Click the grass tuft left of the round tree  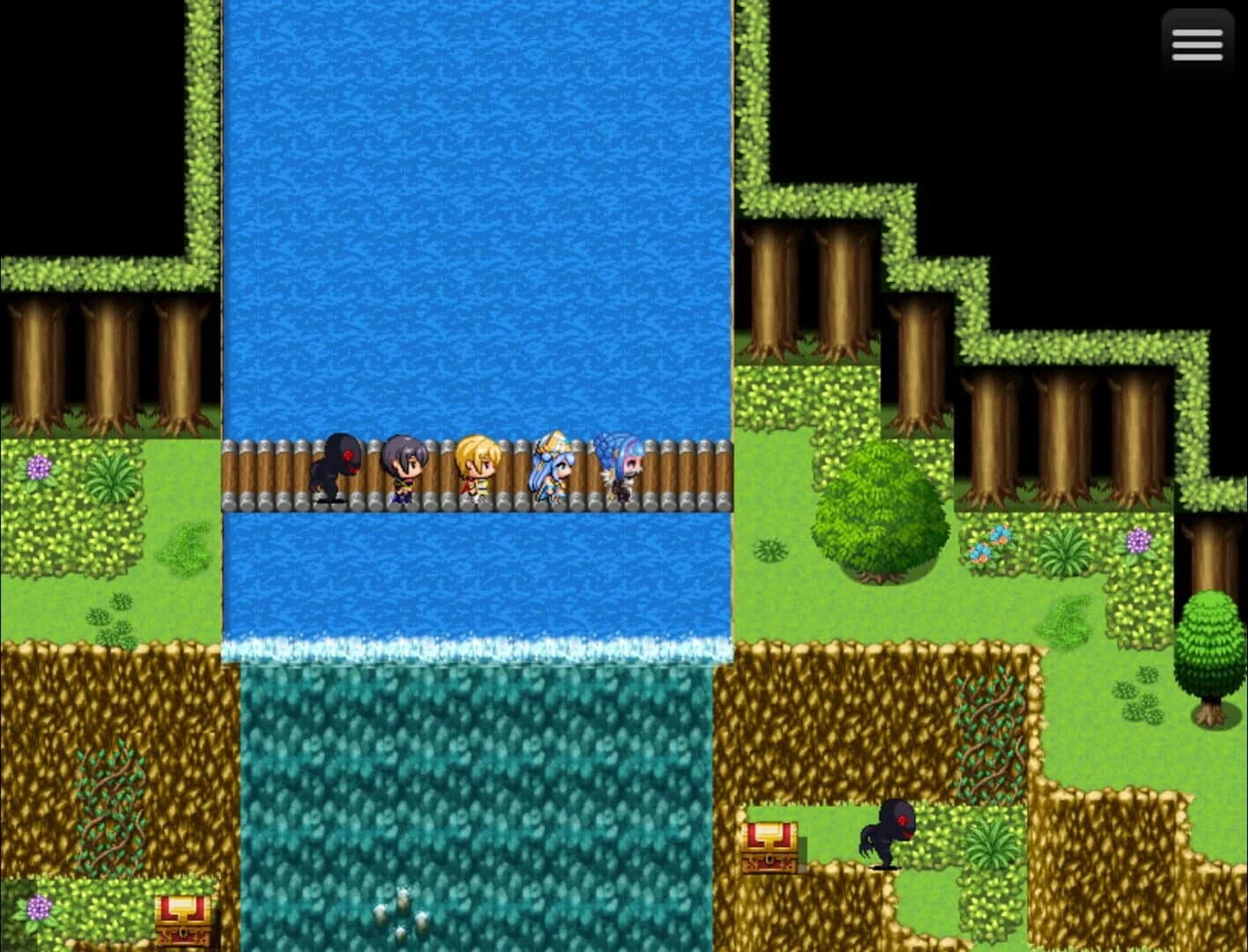point(771,551)
